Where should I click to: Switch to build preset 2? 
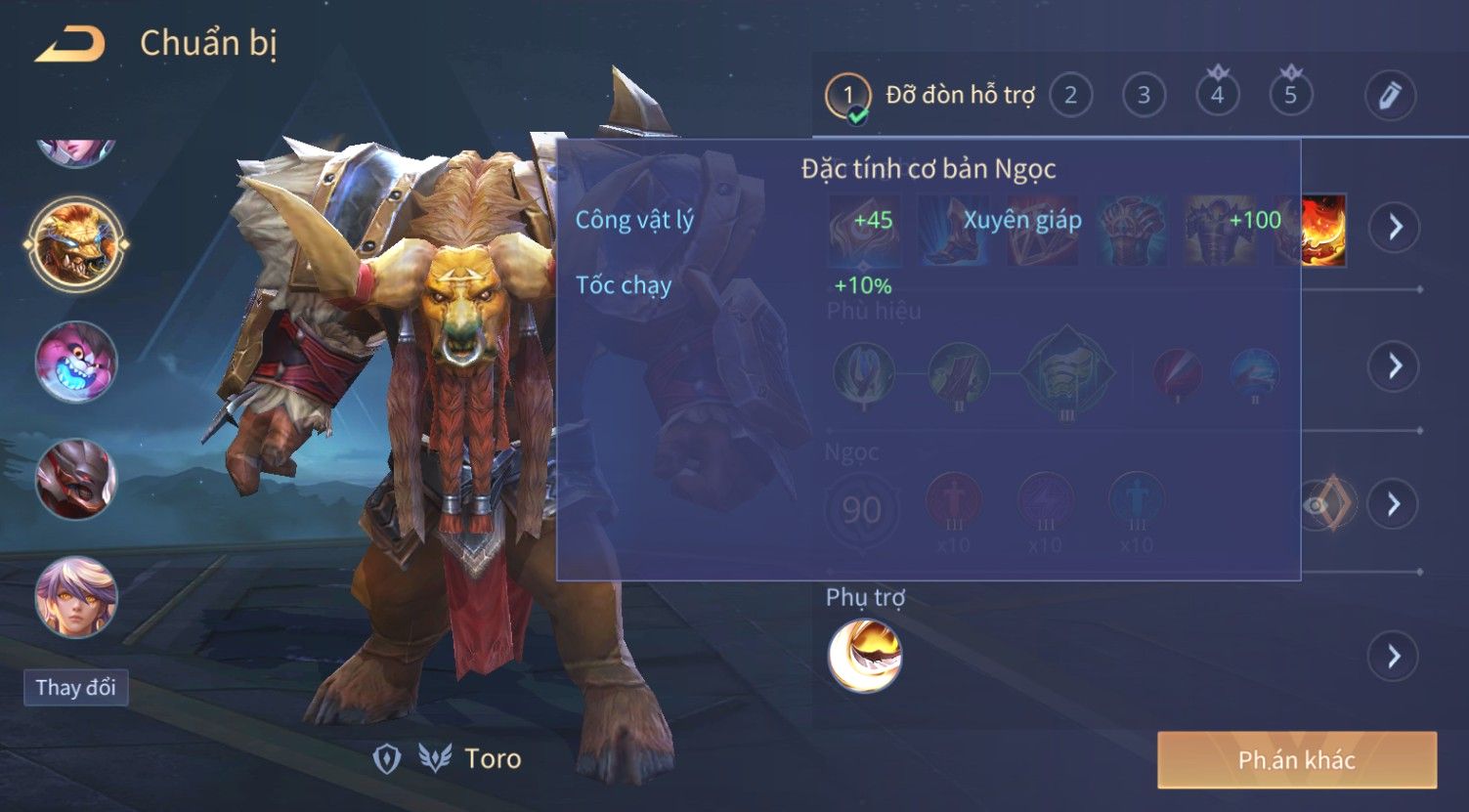(1070, 96)
